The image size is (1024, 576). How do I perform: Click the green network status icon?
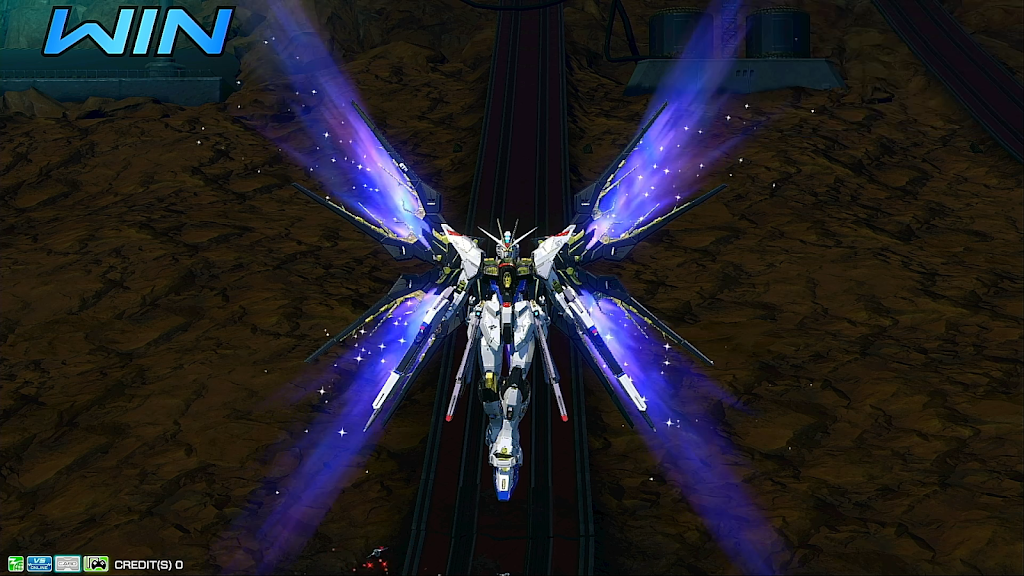coord(15,564)
